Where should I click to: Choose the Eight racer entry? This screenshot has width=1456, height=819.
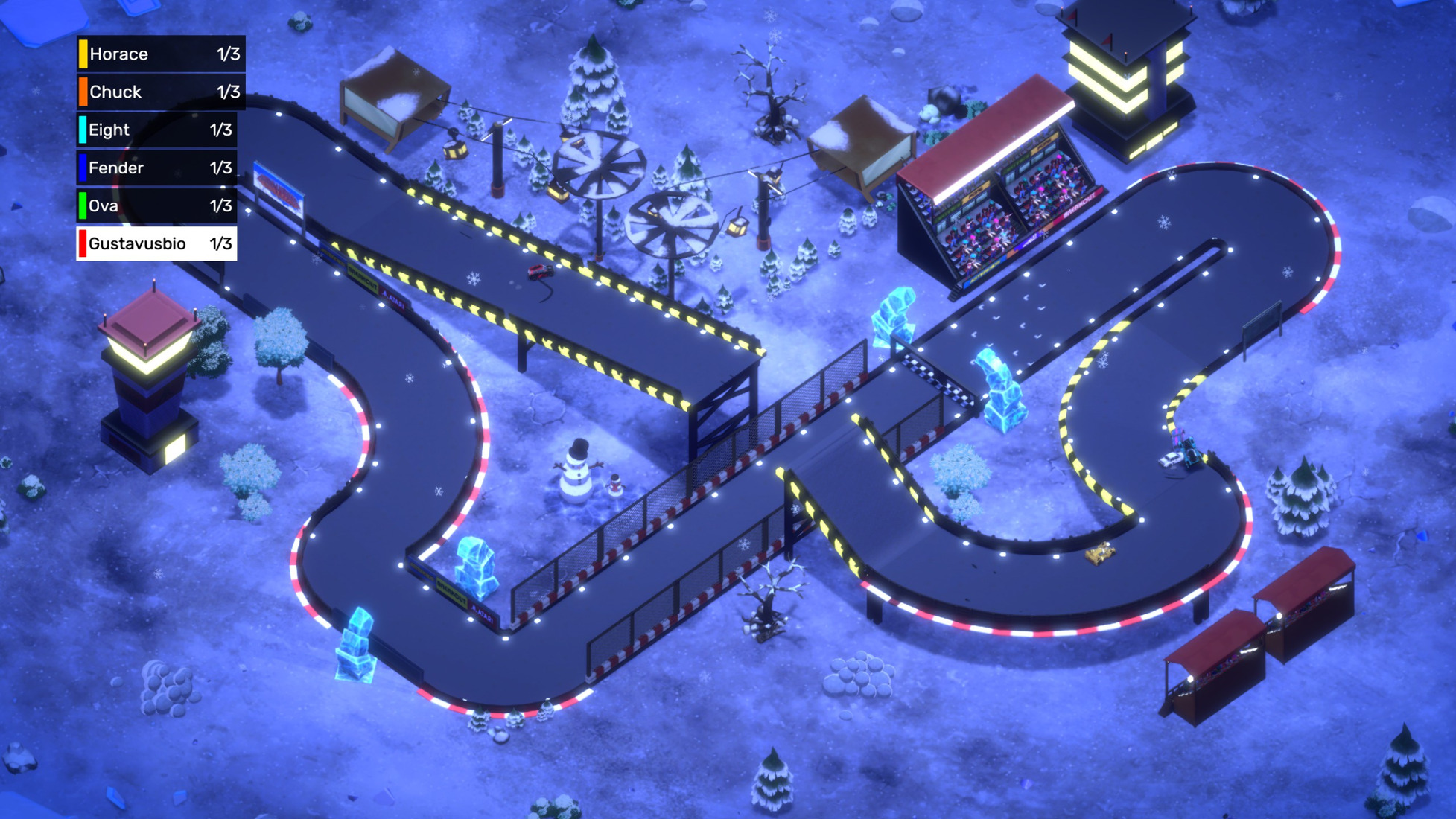(x=157, y=130)
